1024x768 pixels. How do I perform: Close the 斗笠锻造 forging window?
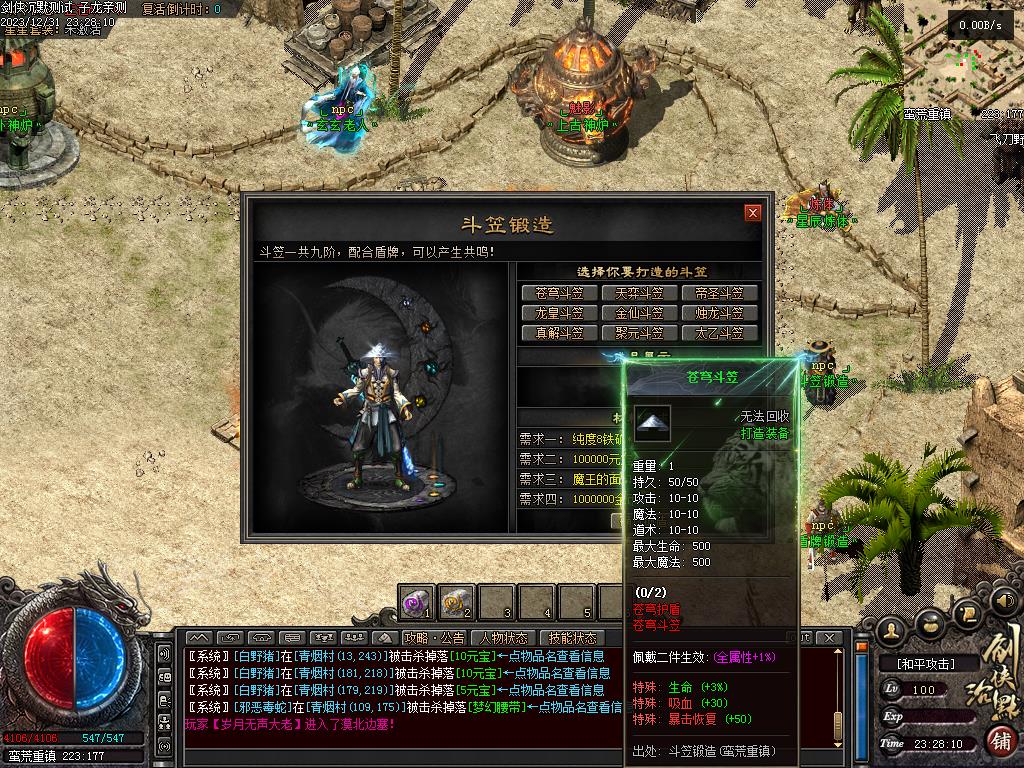click(x=753, y=213)
